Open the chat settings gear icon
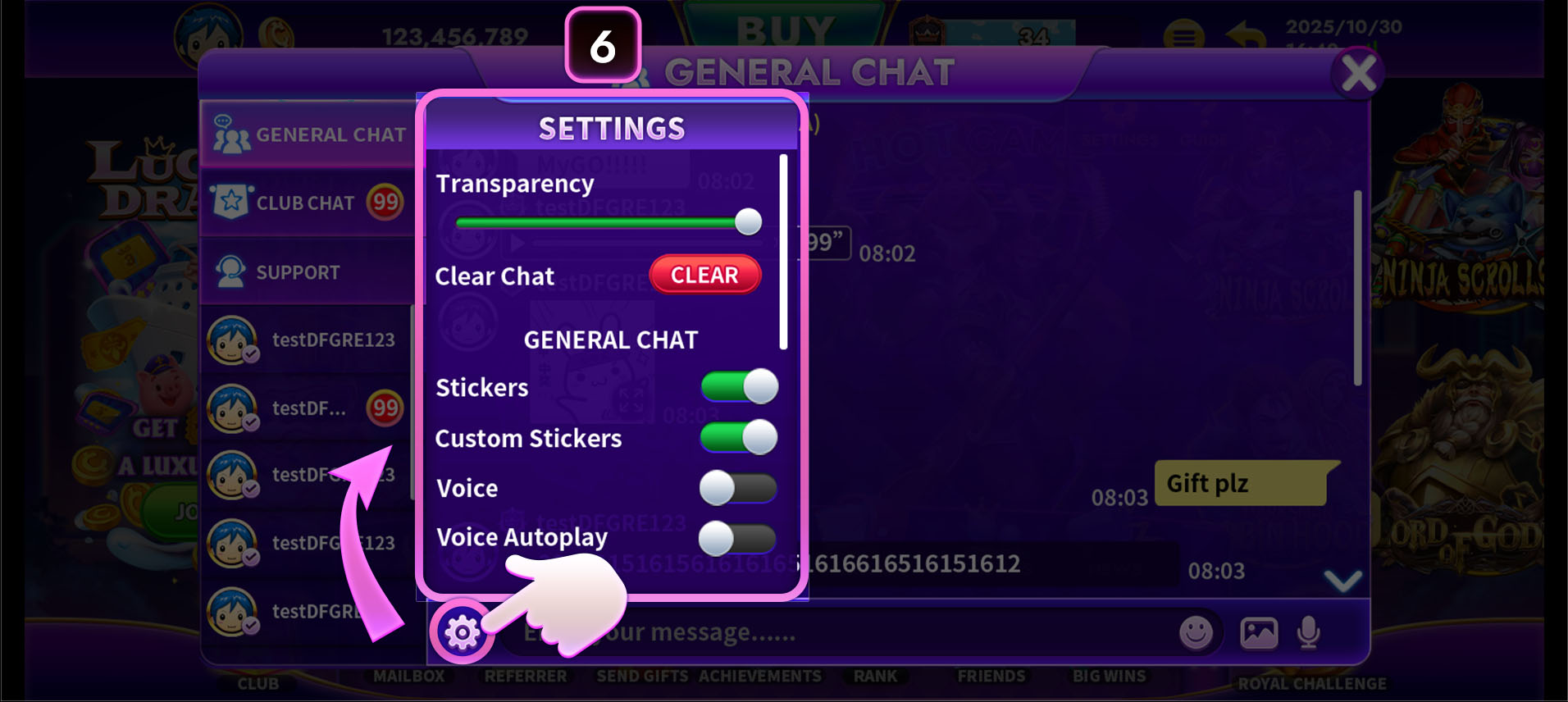Viewport: 1568px width, 702px height. pos(463,633)
